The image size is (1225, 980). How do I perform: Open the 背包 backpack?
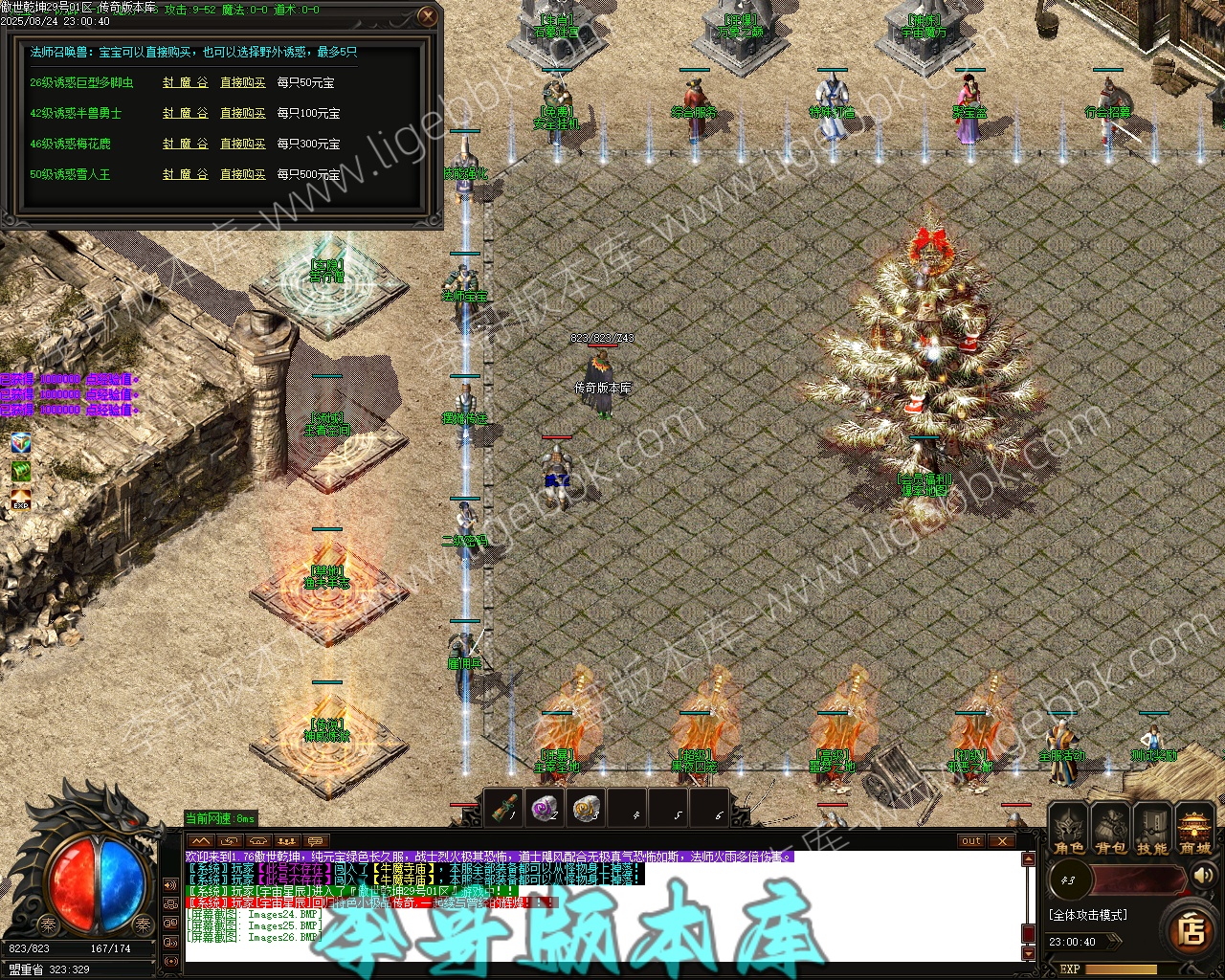pyautogui.click(x=1111, y=829)
